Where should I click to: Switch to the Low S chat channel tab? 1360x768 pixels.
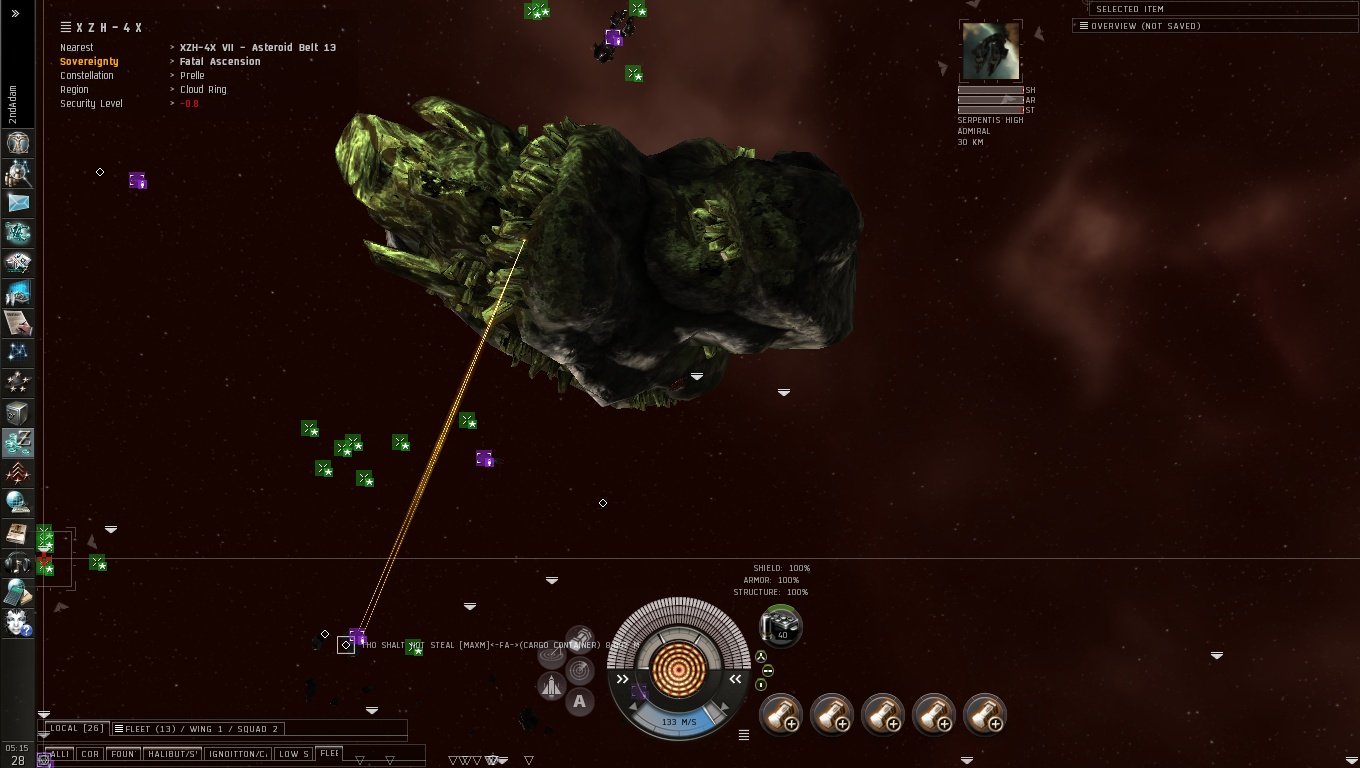click(x=292, y=754)
